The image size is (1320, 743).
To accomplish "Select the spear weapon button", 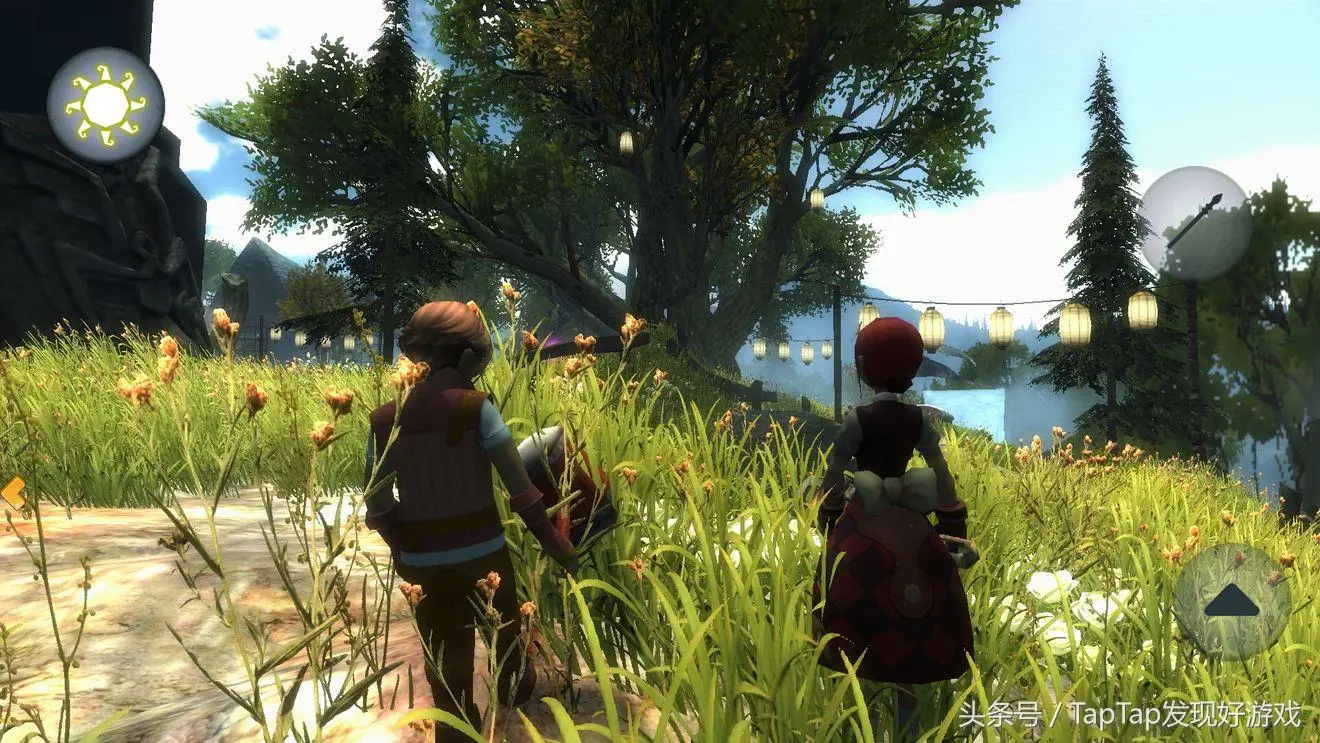I will [x=1194, y=222].
